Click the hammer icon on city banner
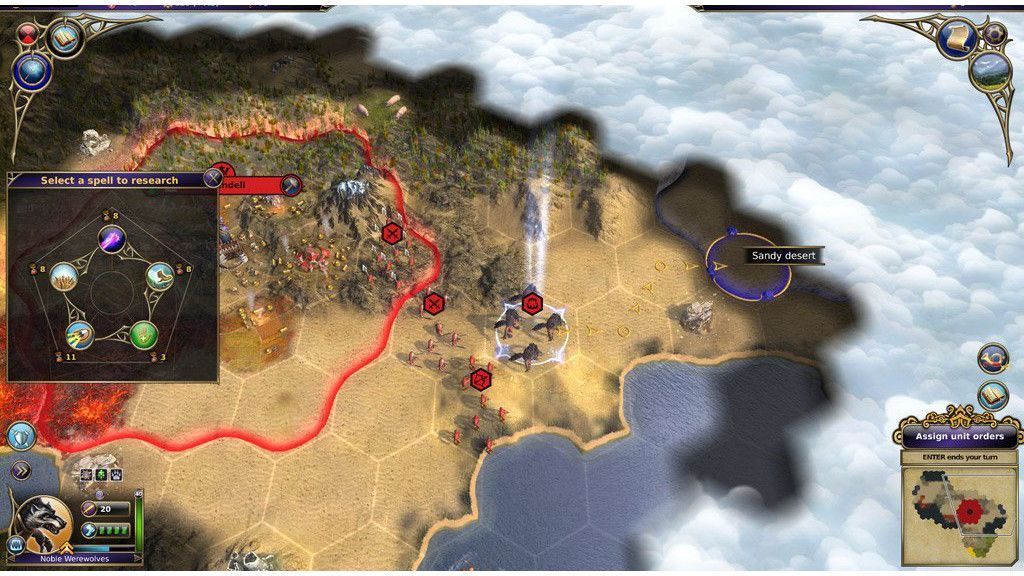 pos(290,185)
